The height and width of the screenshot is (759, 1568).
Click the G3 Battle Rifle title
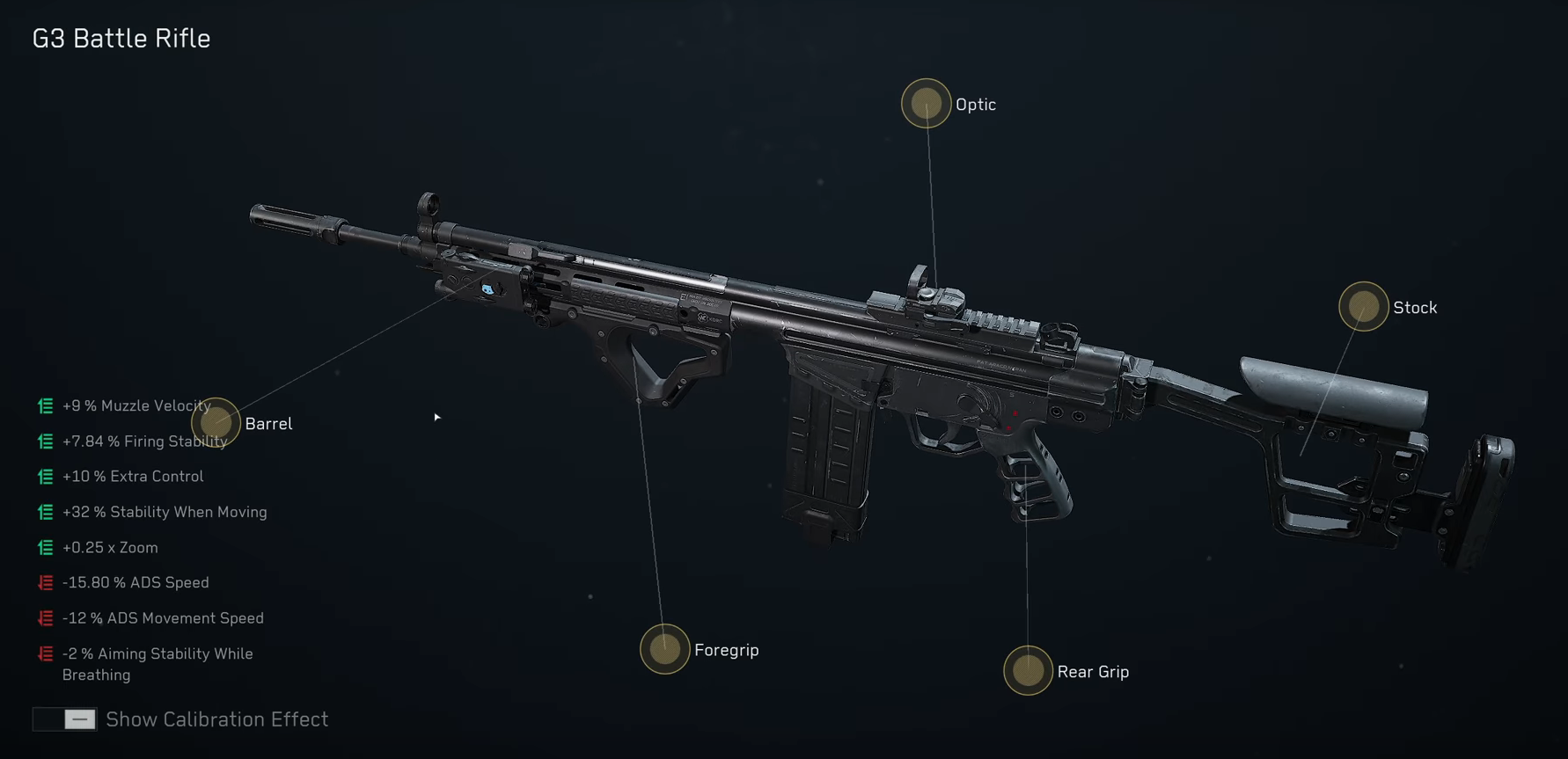tap(121, 38)
